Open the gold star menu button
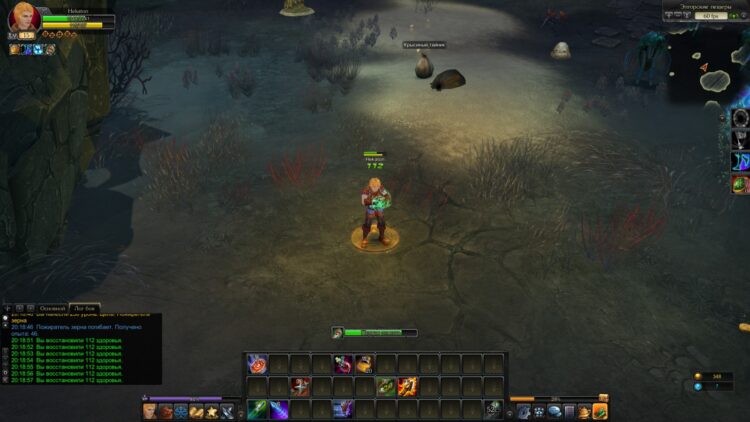The height and width of the screenshot is (422, 750). (x=212, y=411)
